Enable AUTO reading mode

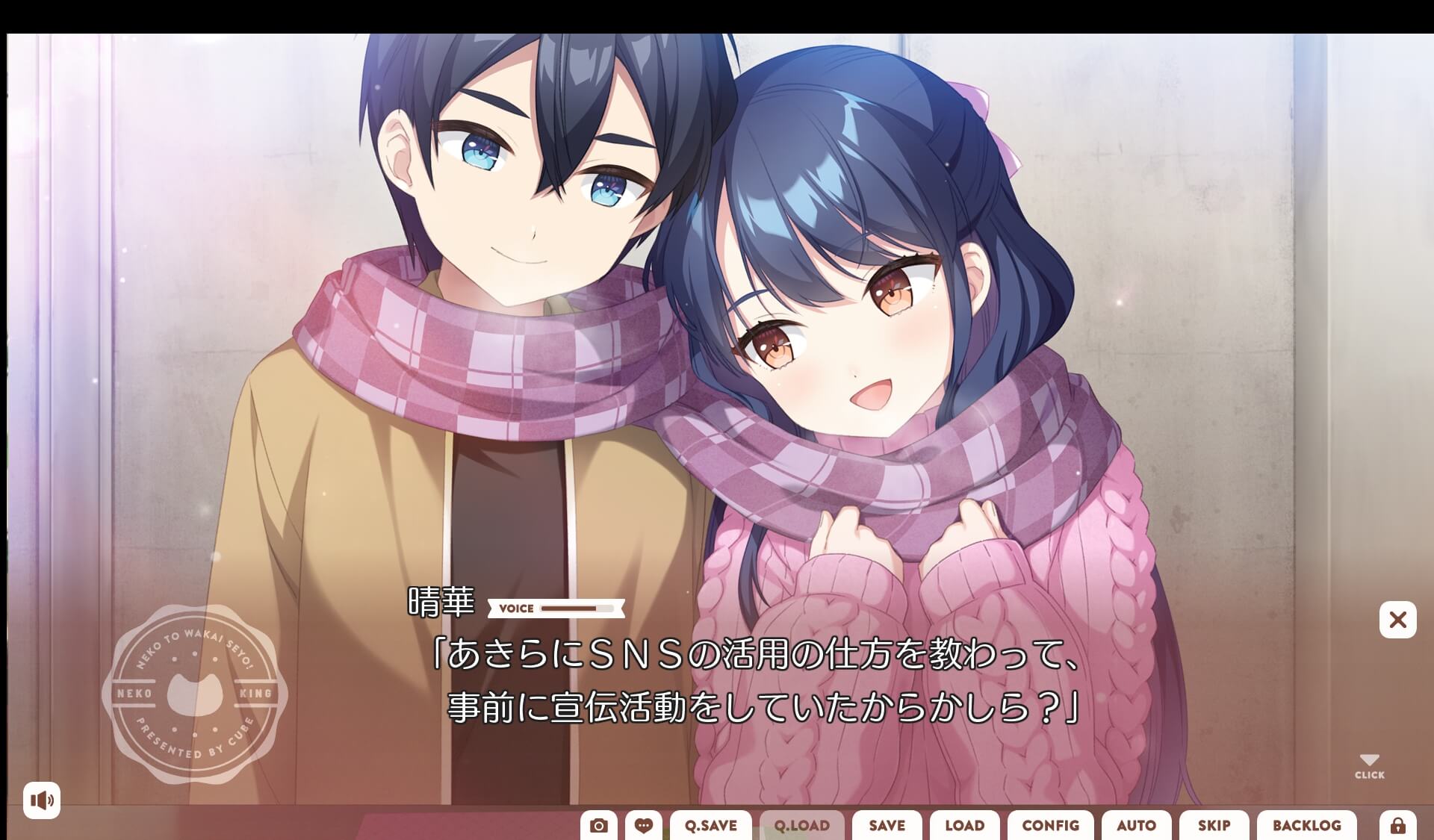tap(1136, 827)
